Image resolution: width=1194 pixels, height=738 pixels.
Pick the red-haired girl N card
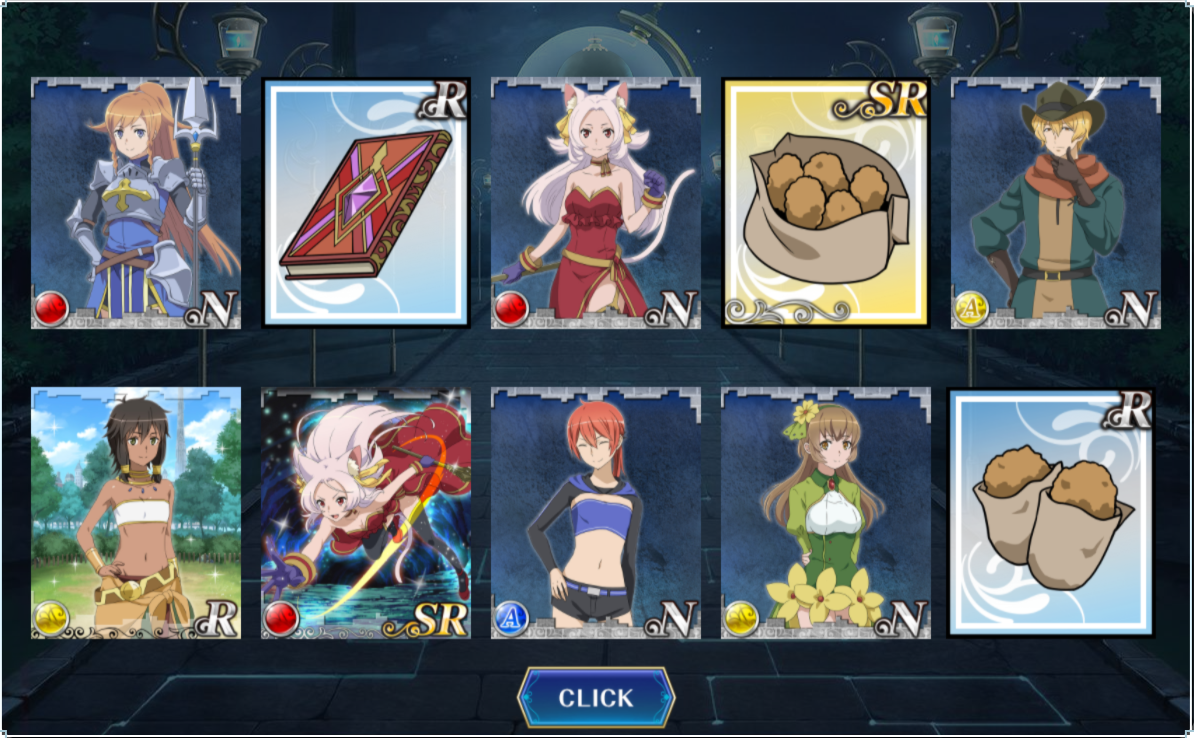click(x=596, y=513)
